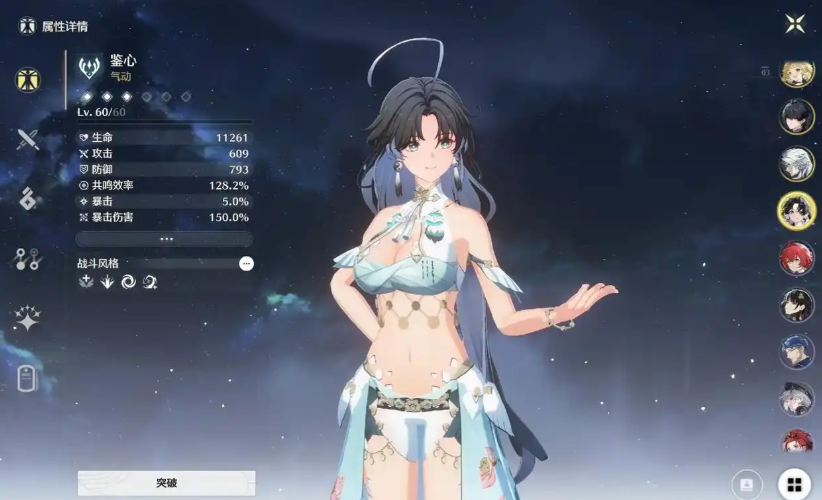
Task: Open the resonance chain tab with the star icon
Action: pos(27,319)
